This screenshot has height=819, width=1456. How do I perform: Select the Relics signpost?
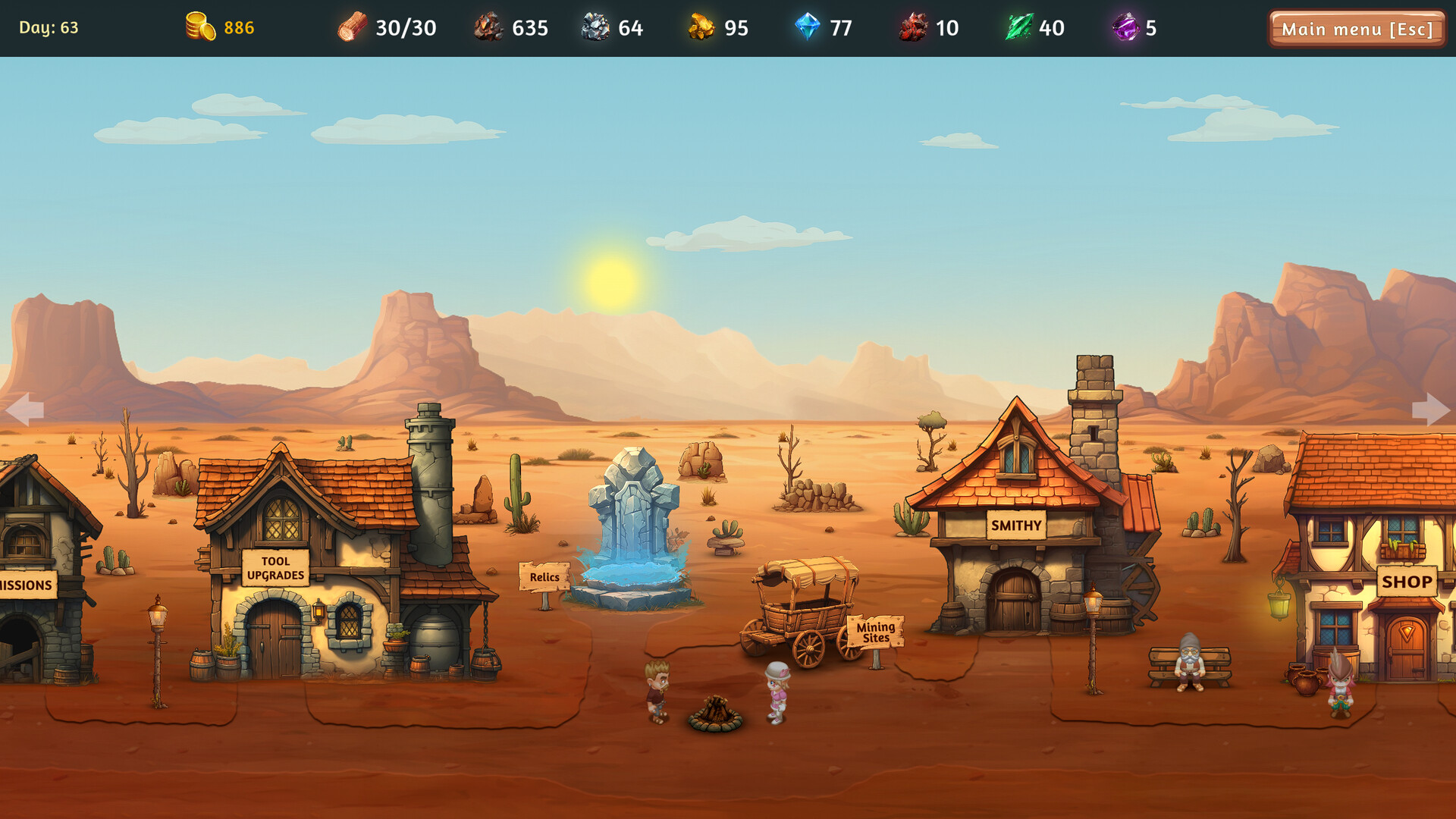tap(544, 578)
